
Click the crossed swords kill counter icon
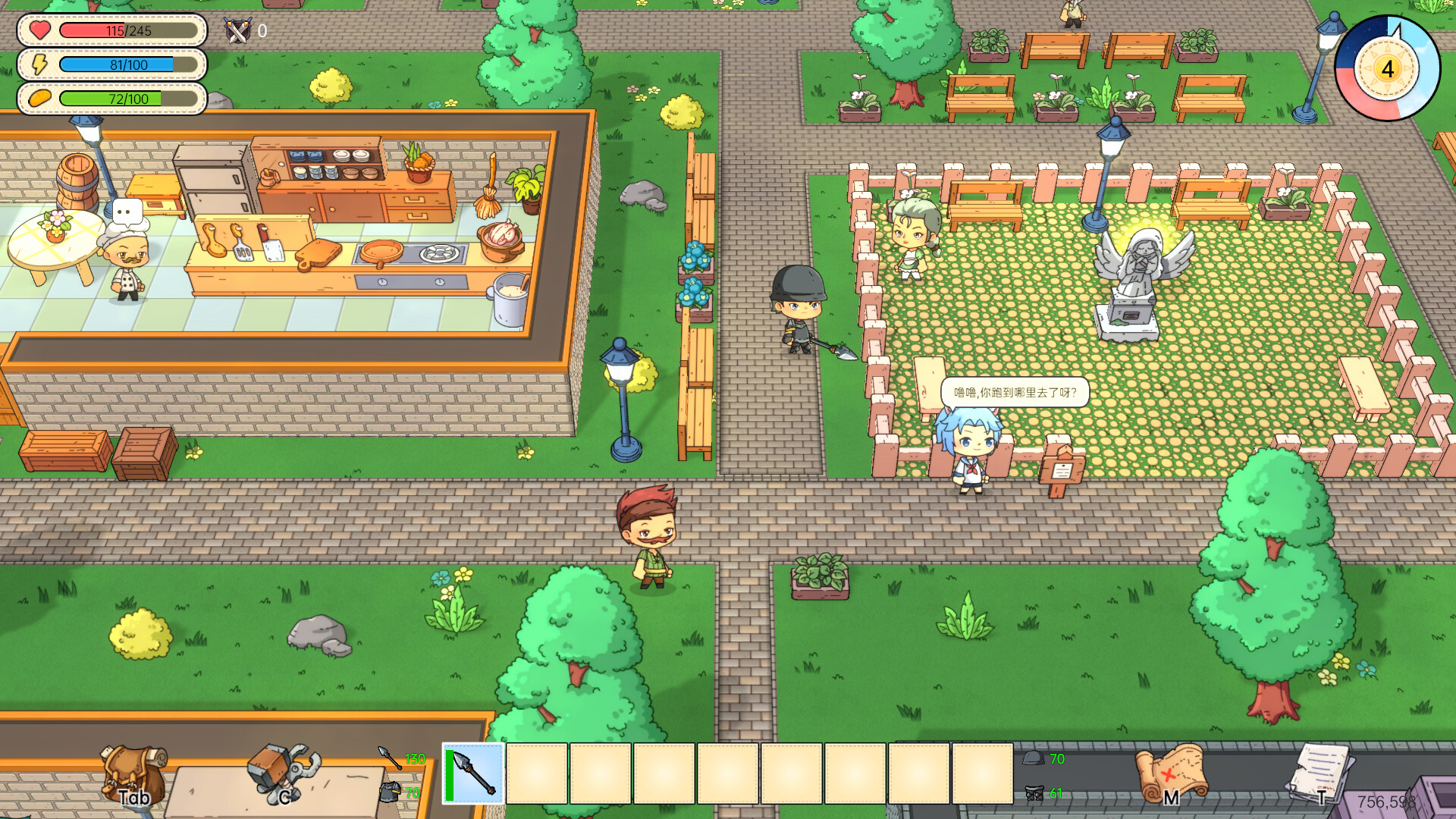coord(237,30)
